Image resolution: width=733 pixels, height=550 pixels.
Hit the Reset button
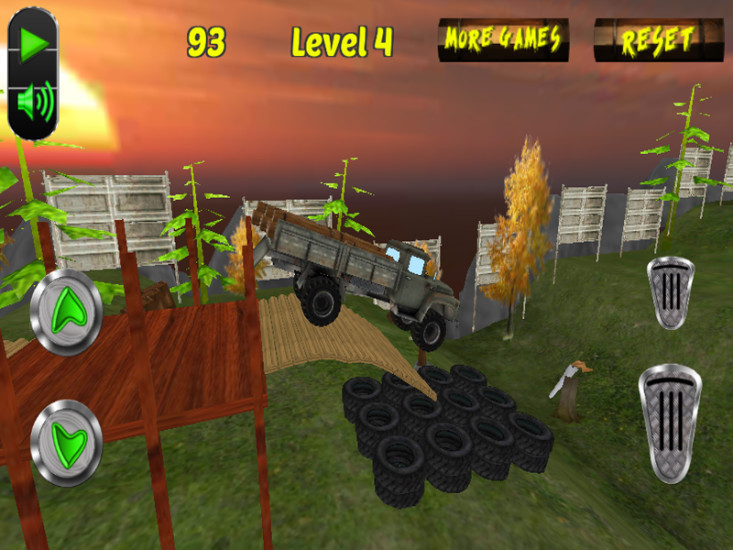click(x=658, y=40)
